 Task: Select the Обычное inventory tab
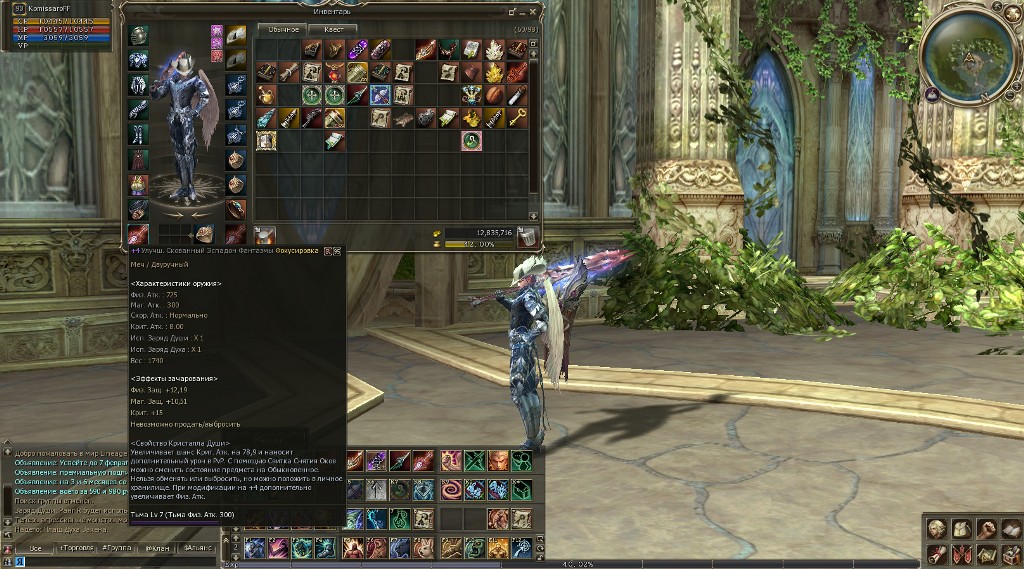point(284,29)
